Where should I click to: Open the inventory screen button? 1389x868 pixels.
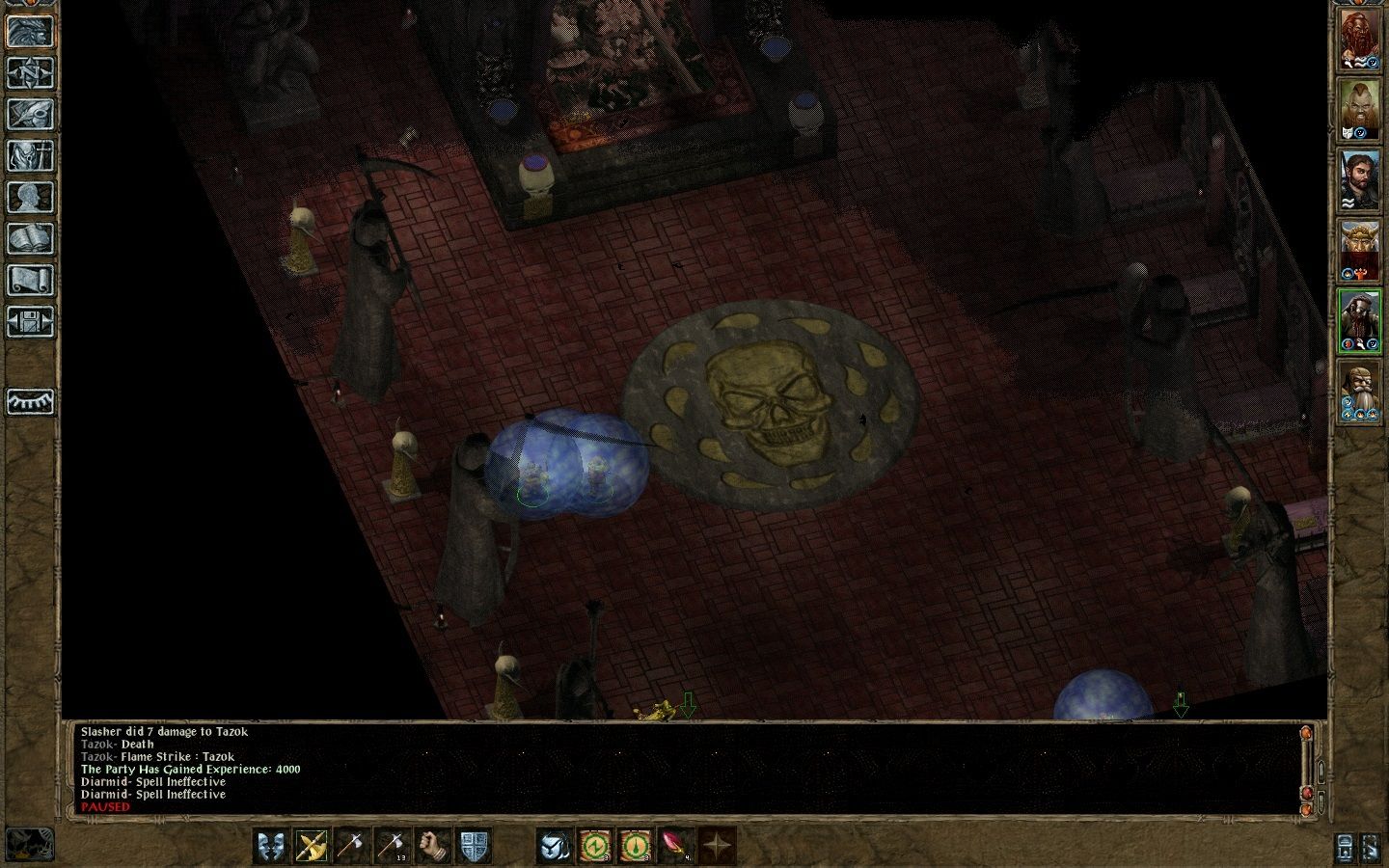click(30, 155)
